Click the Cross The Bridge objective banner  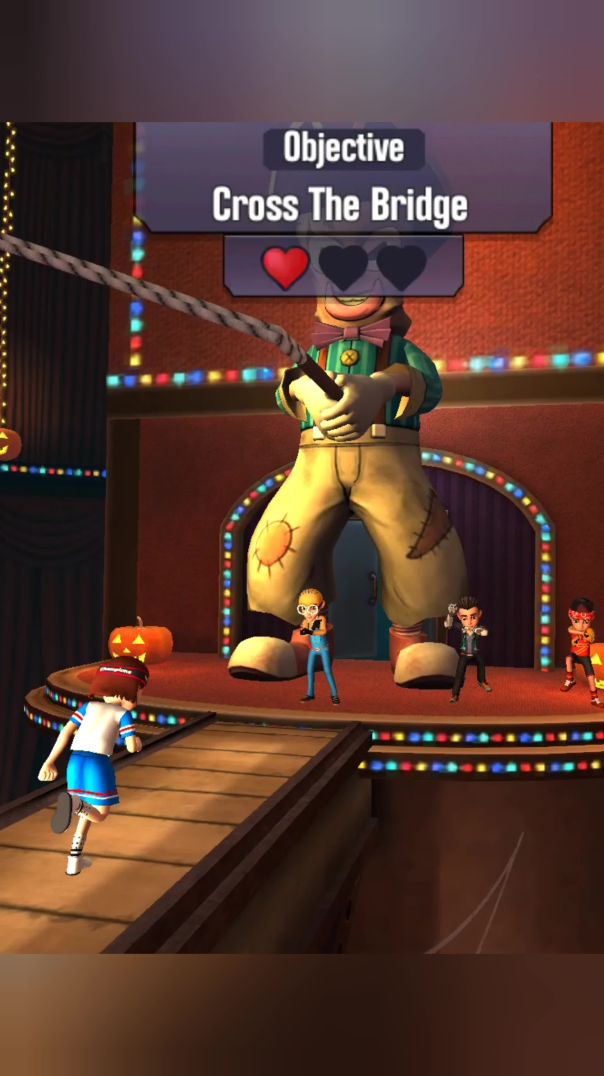tap(341, 205)
